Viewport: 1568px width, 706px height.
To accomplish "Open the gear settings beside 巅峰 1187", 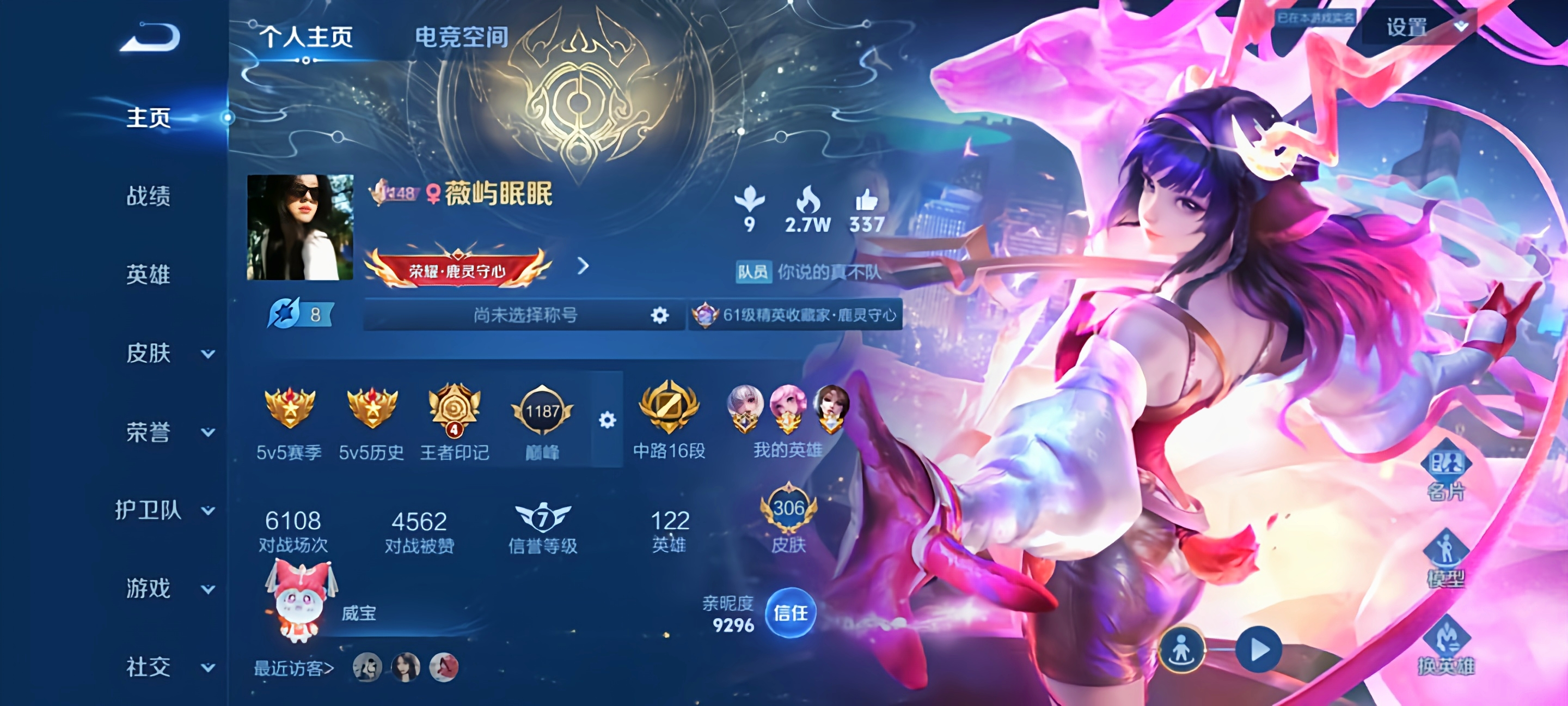I will click(x=607, y=419).
